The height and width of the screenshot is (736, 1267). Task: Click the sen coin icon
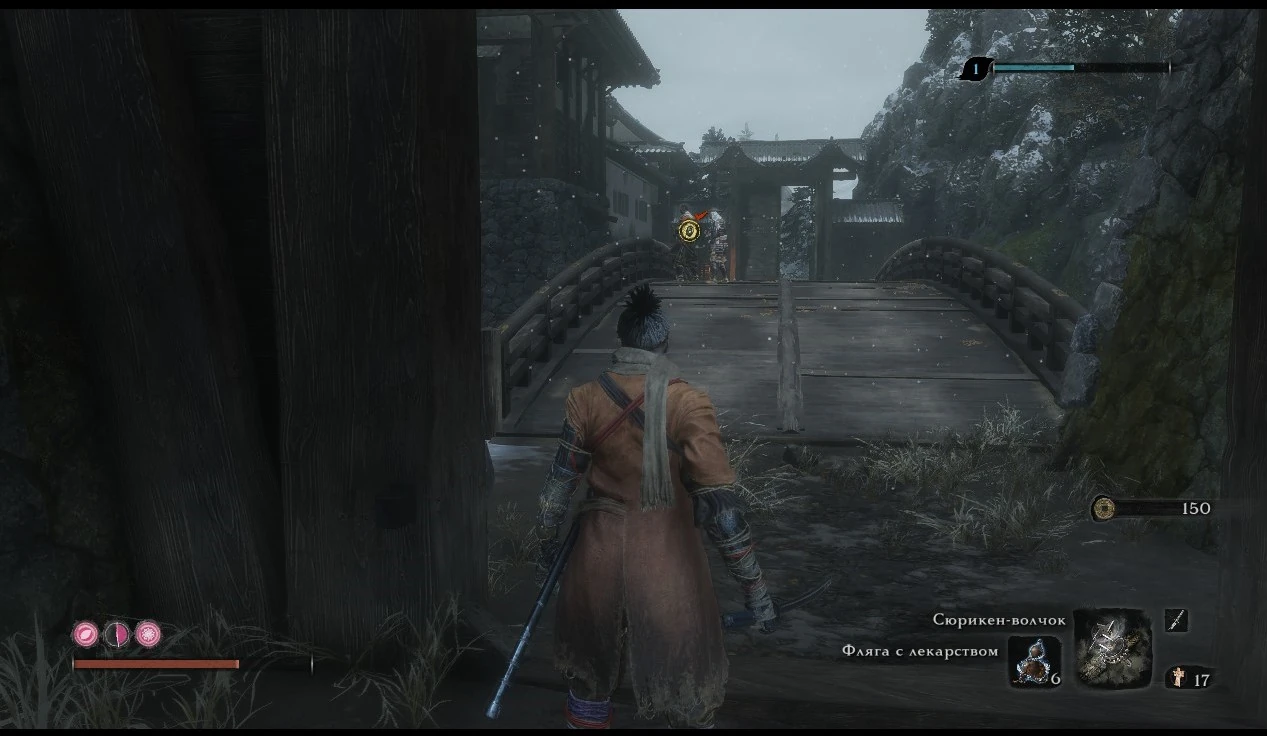click(x=1104, y=508)
